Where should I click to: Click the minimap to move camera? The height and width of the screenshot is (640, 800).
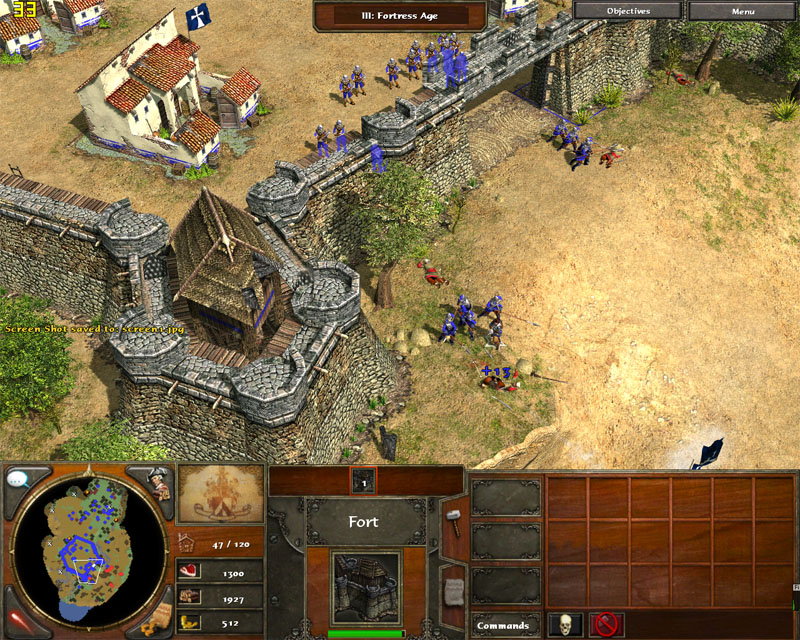click(88, 545)
